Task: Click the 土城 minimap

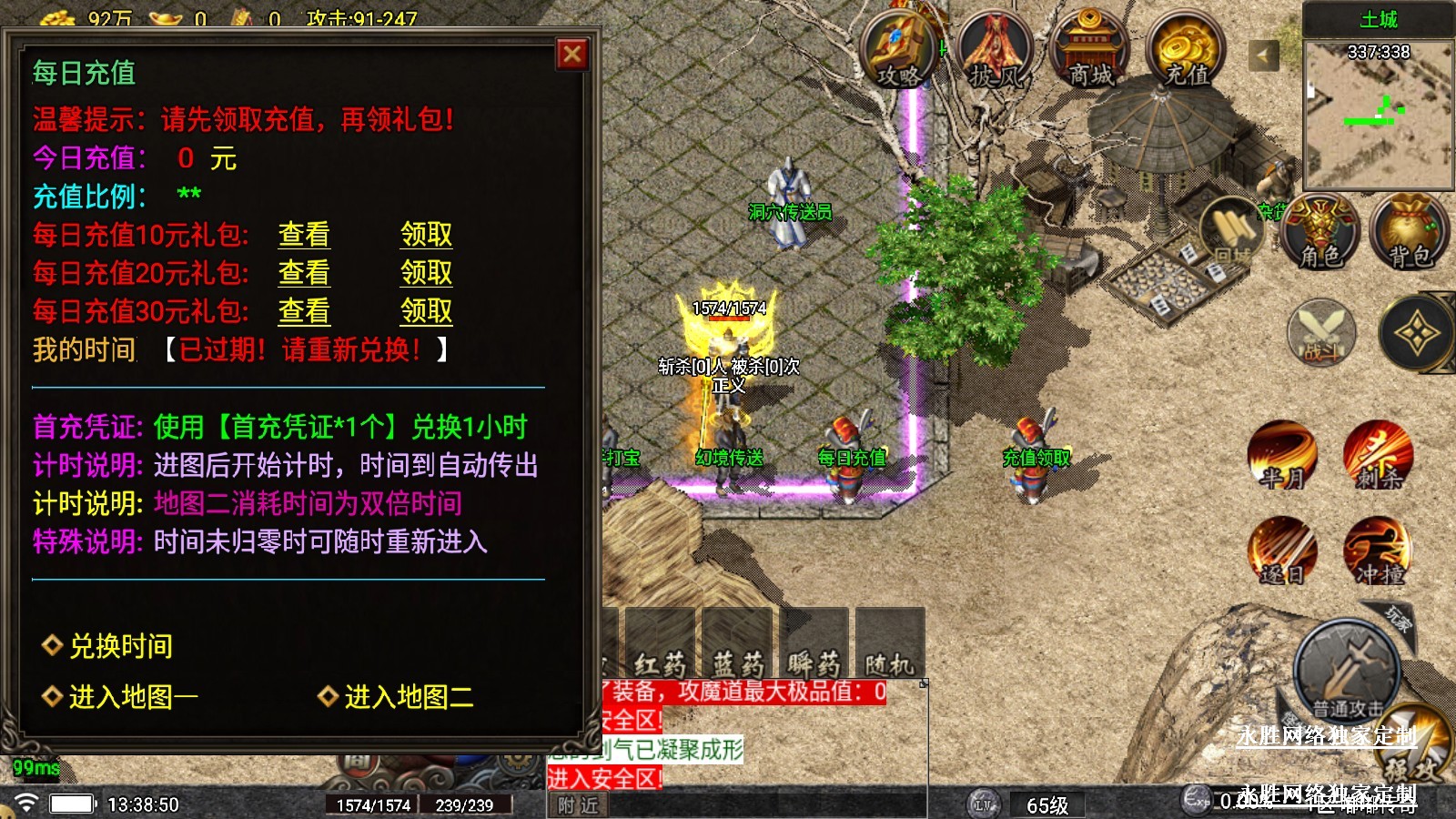Action: (1378, 114)
